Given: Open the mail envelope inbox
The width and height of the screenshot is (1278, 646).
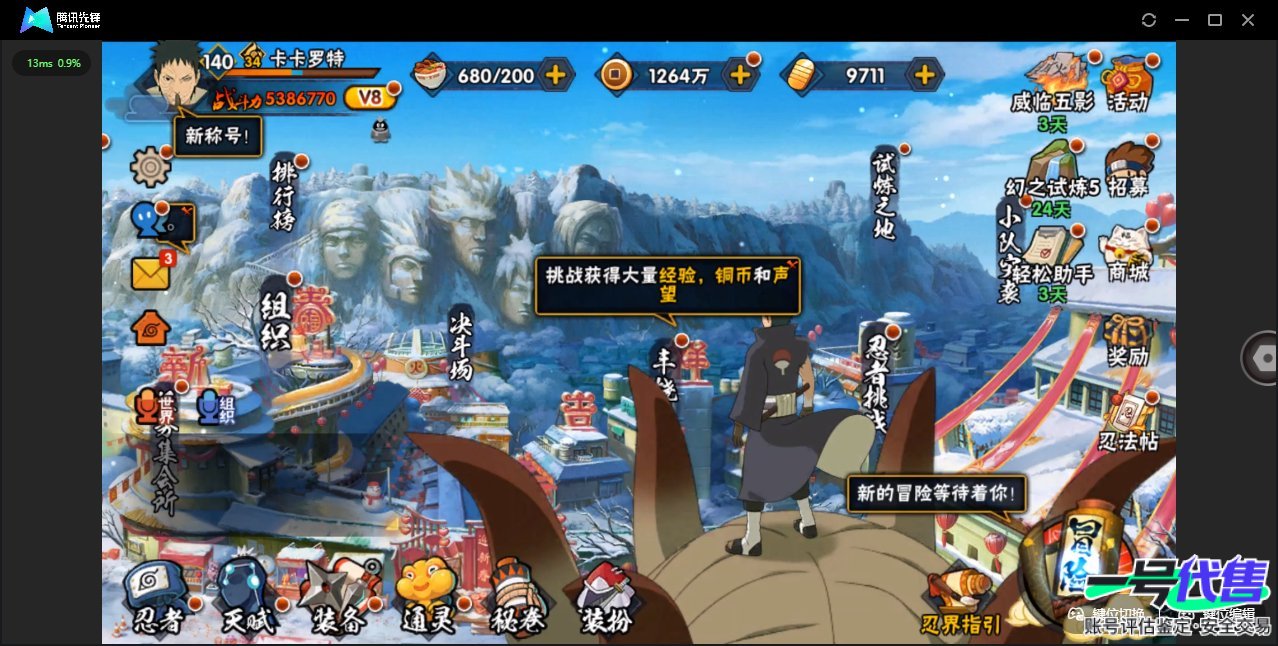Looking at the screenshot, I should pos(151,272).
